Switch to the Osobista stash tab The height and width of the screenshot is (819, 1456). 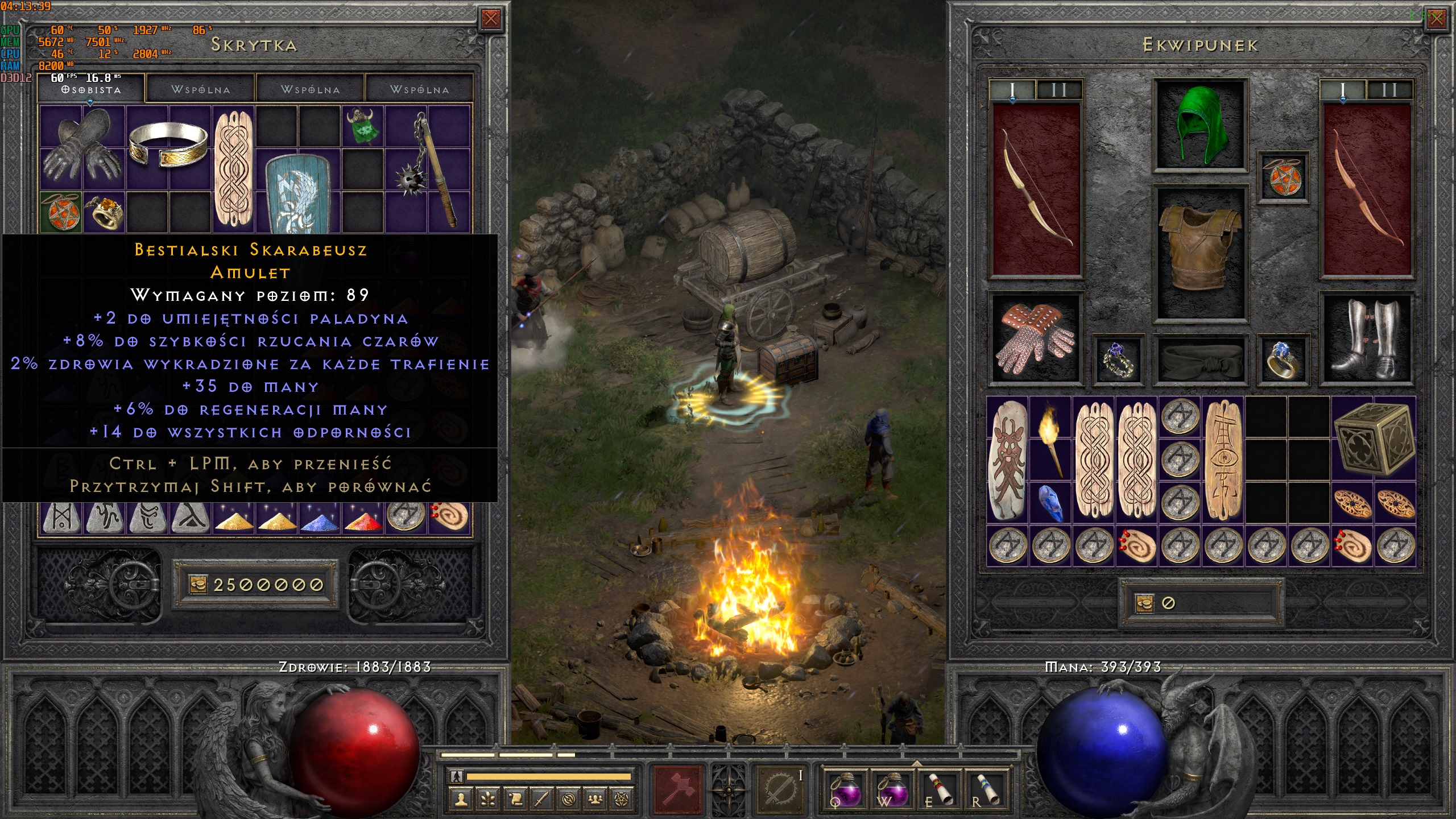click(x=91, y=89)
